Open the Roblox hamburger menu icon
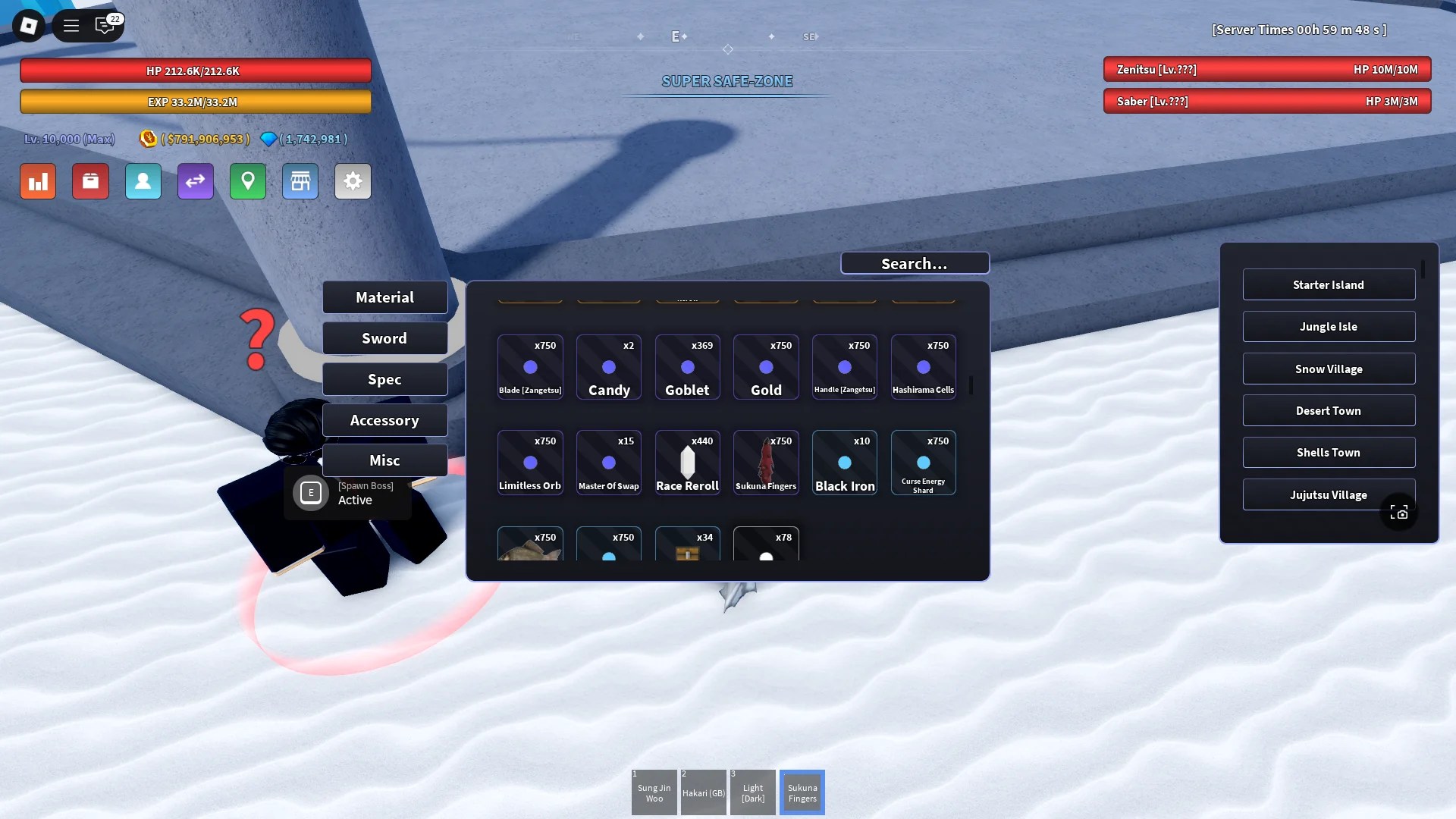The image size is (1456, 819). click(71, 25)
